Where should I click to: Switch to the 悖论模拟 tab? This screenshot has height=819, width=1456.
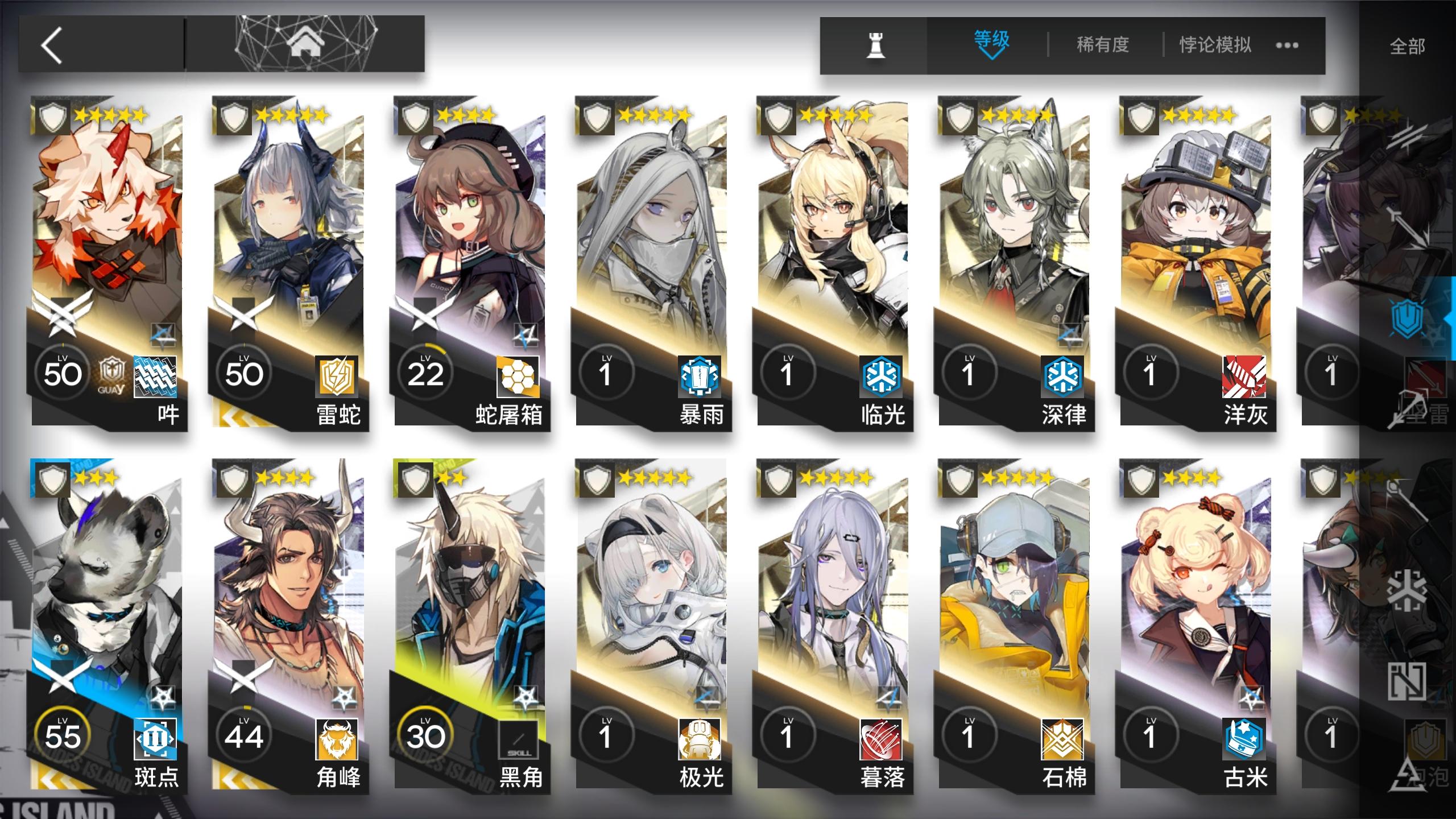(x=1214, y=44)
